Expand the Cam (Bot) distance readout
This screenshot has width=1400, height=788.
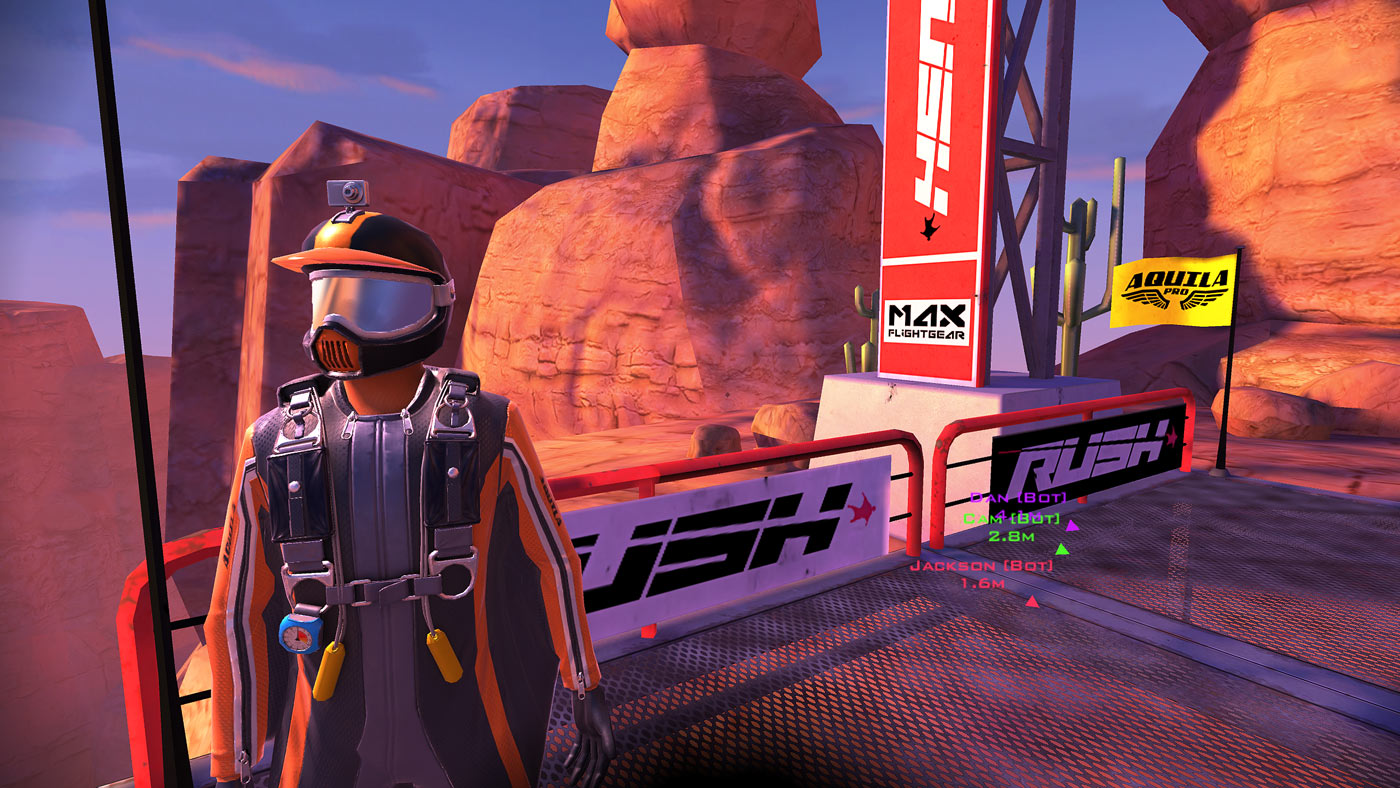coord(1012,535)
